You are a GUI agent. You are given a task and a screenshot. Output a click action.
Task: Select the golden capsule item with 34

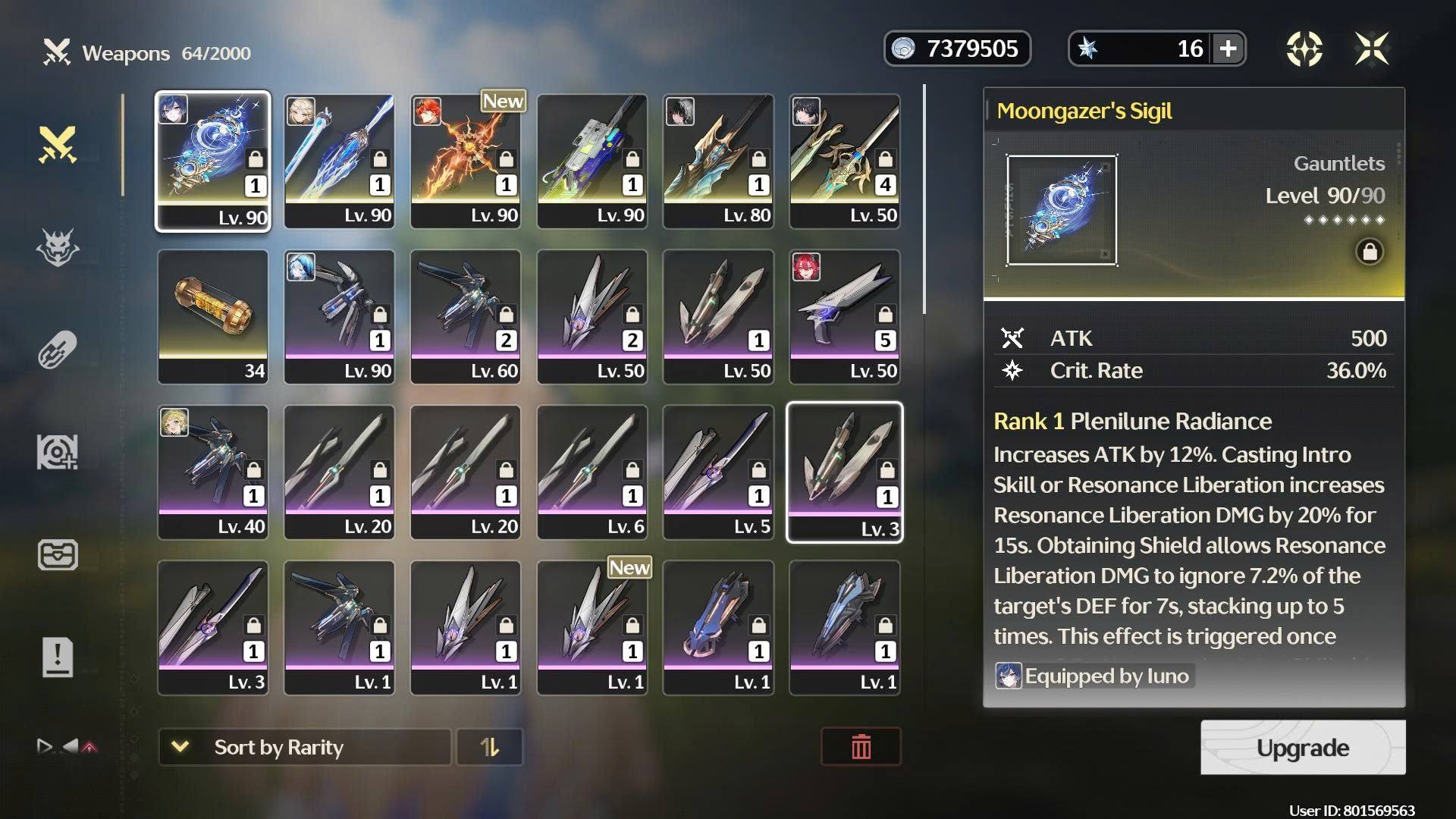[212, 316]
